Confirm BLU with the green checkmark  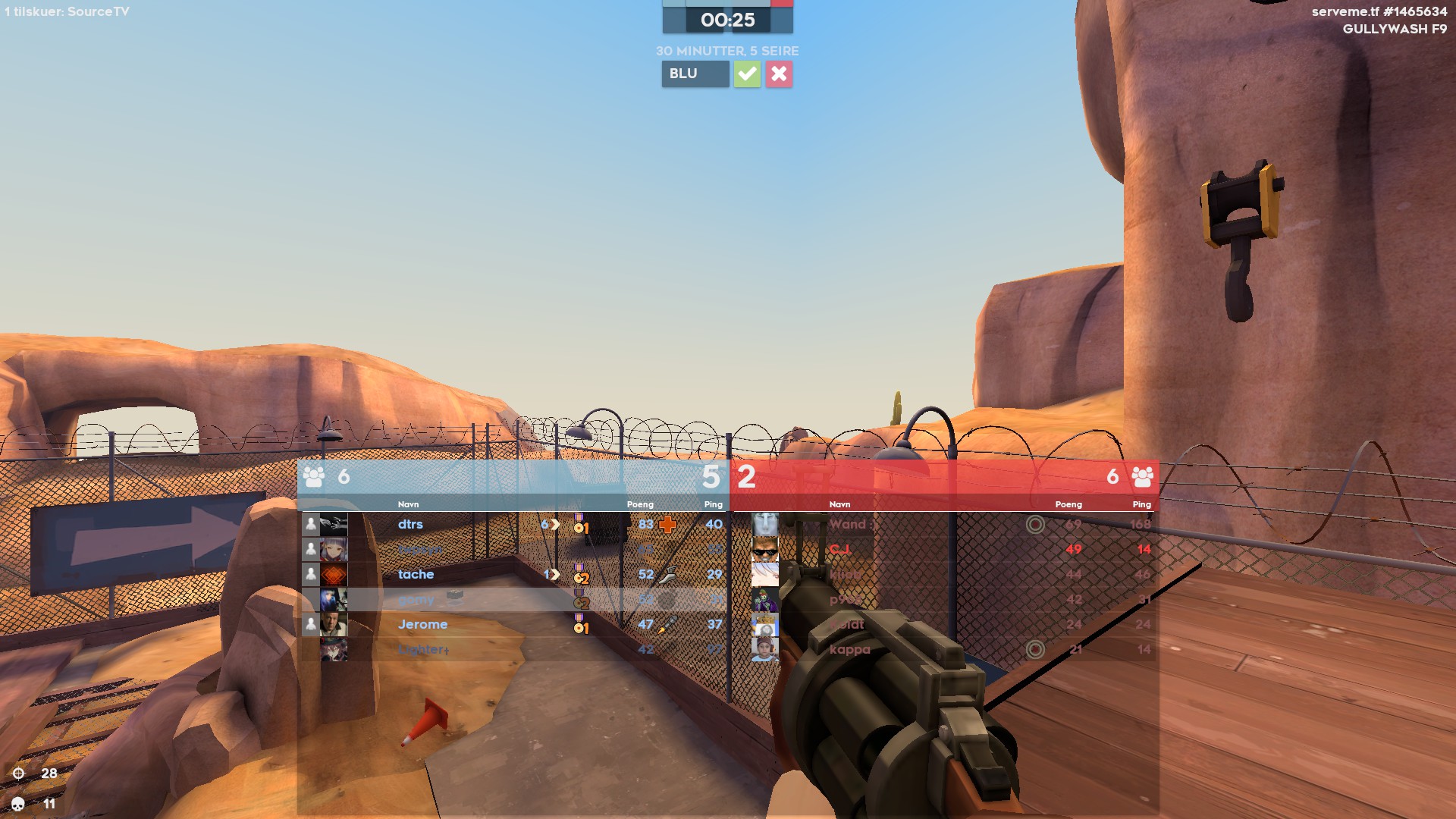747,74
